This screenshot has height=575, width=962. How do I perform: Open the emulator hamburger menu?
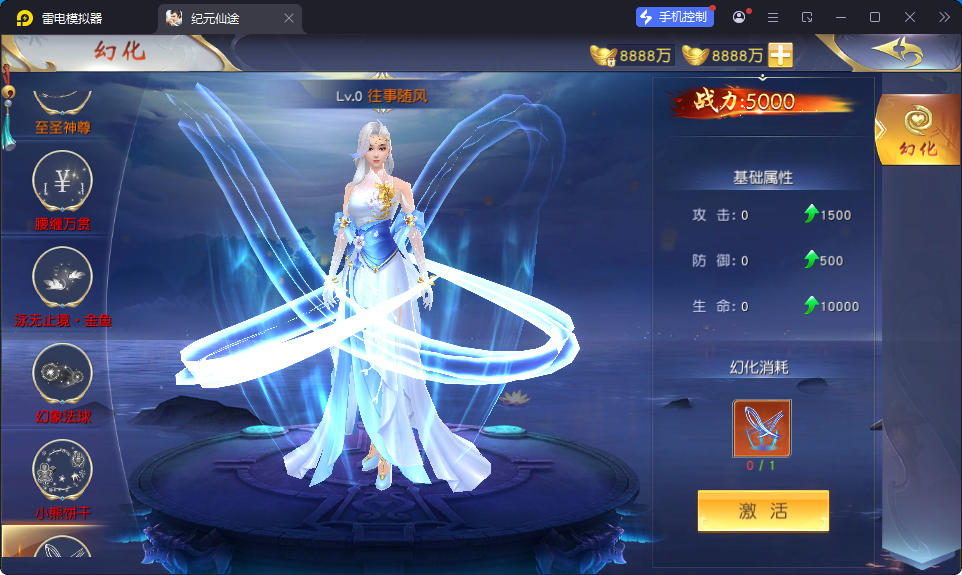[x=772, y=17]
